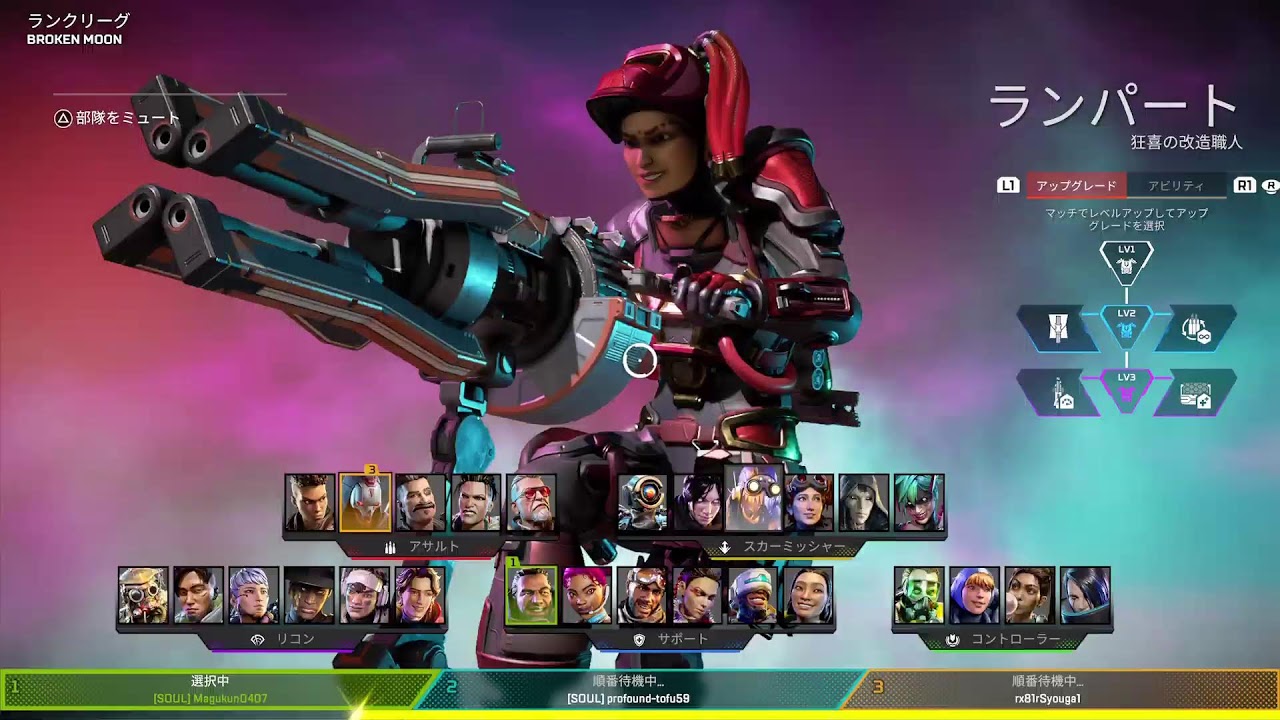Select Bloodhound in the Recon row
The height and width of the screenshot is (720, 1280).
point(143,596)
